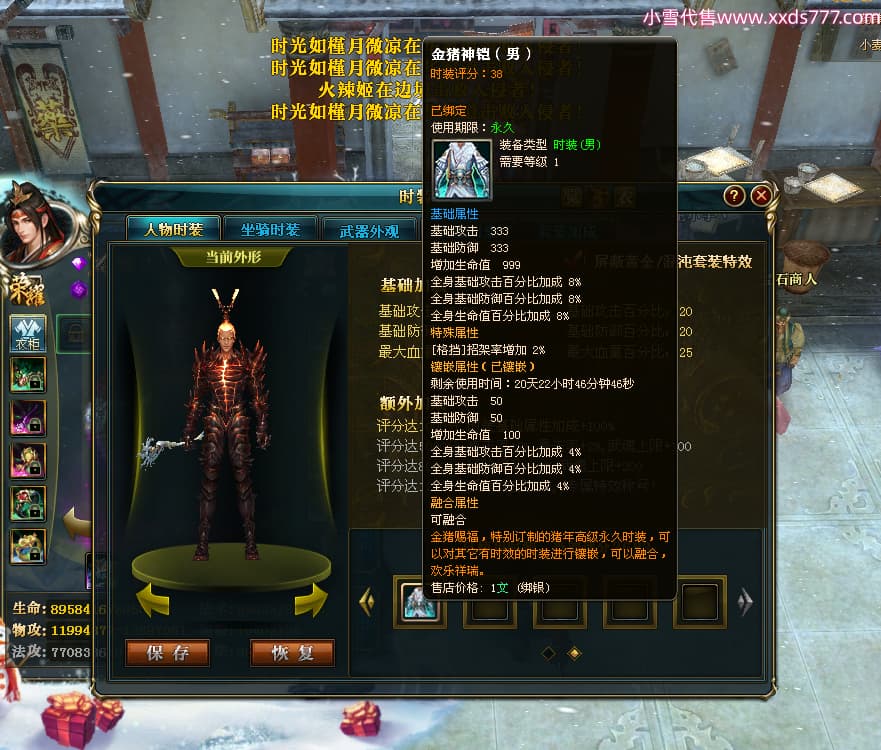Save the outfit with the 保存 button
881x750 pixels.
pyautogui.click(x=167, y=653)
